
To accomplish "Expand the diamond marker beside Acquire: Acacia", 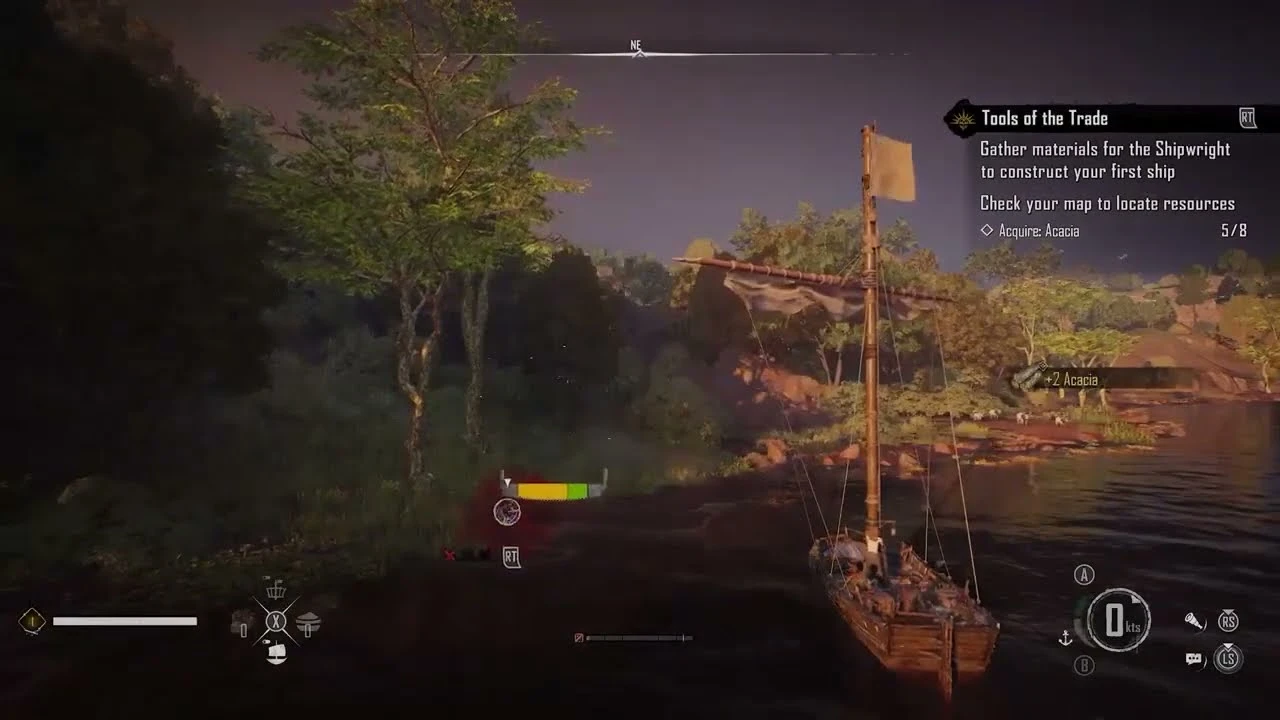I will [986, 230].
